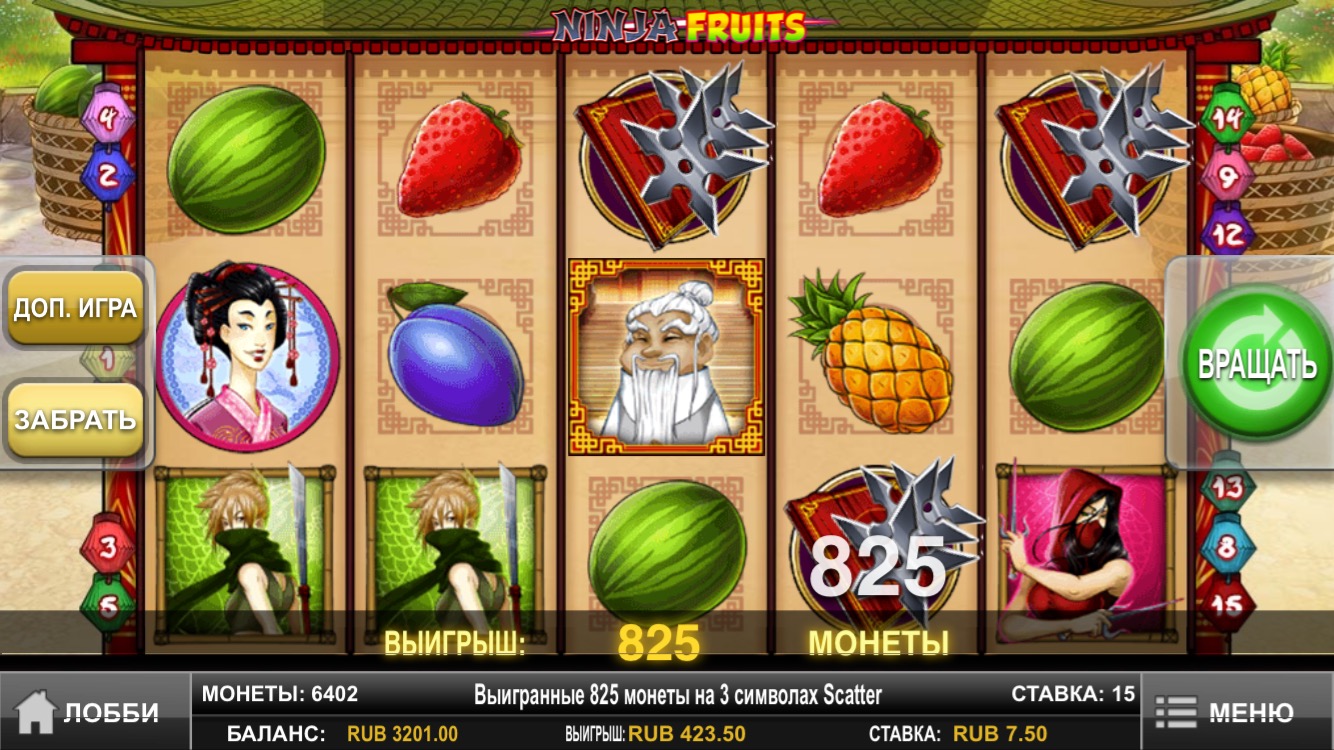This screenshot has height=750, width=1334.
Task: Choose payline lantern number 13
Action: tap(1227, 490)
